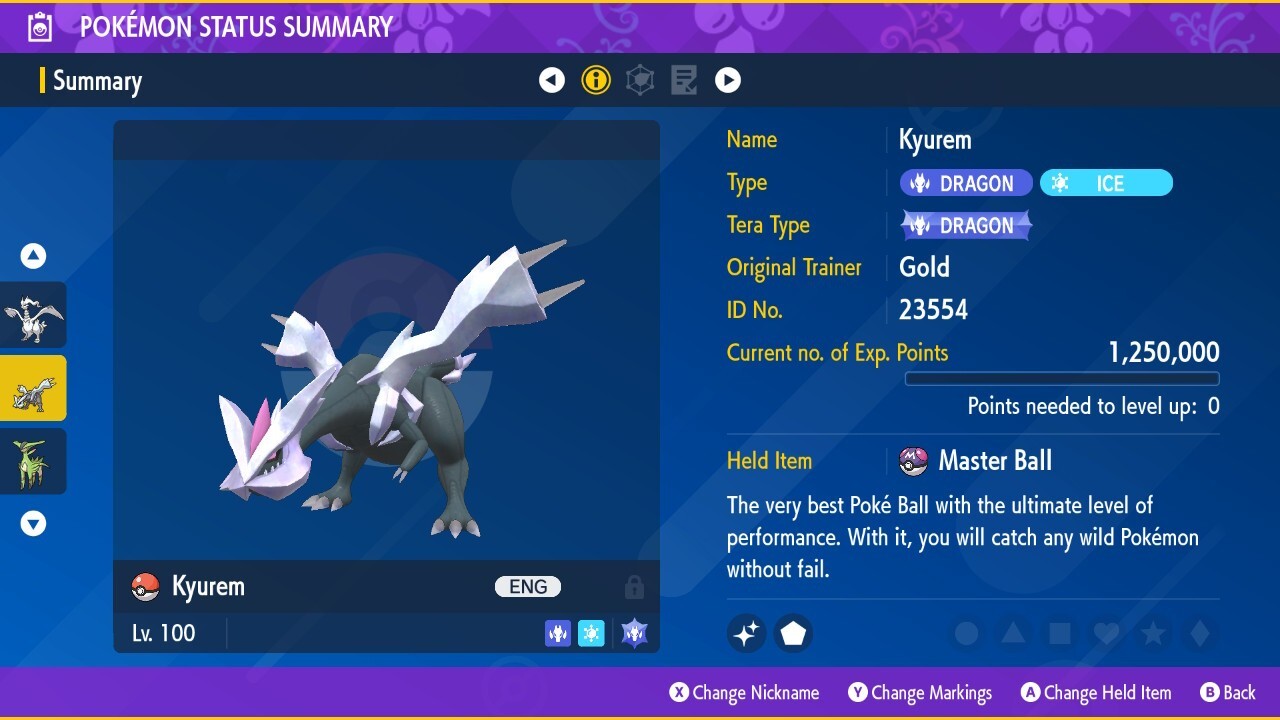Toggle the star marking

click(1152, 633)
